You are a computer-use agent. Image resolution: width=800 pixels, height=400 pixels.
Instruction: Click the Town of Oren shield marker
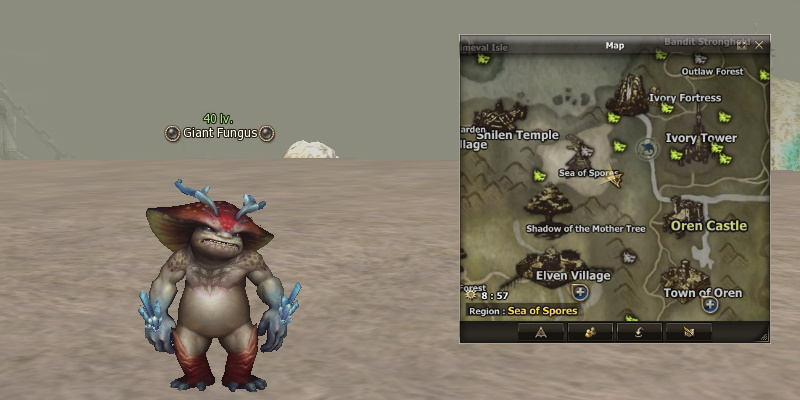tap(710, 304)
